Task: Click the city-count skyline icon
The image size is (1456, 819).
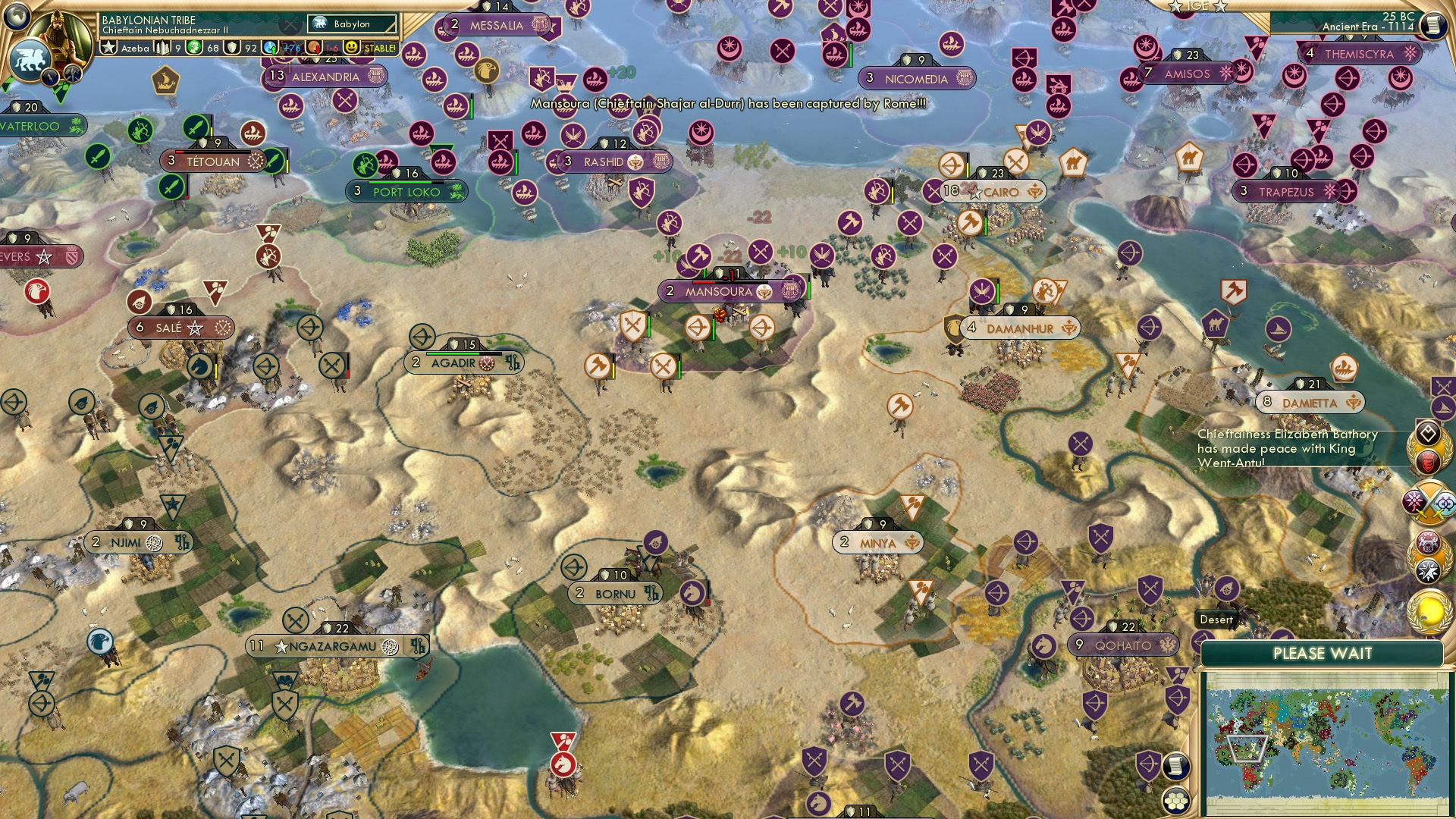Action: pyautogui.click(x=163, y=47)
